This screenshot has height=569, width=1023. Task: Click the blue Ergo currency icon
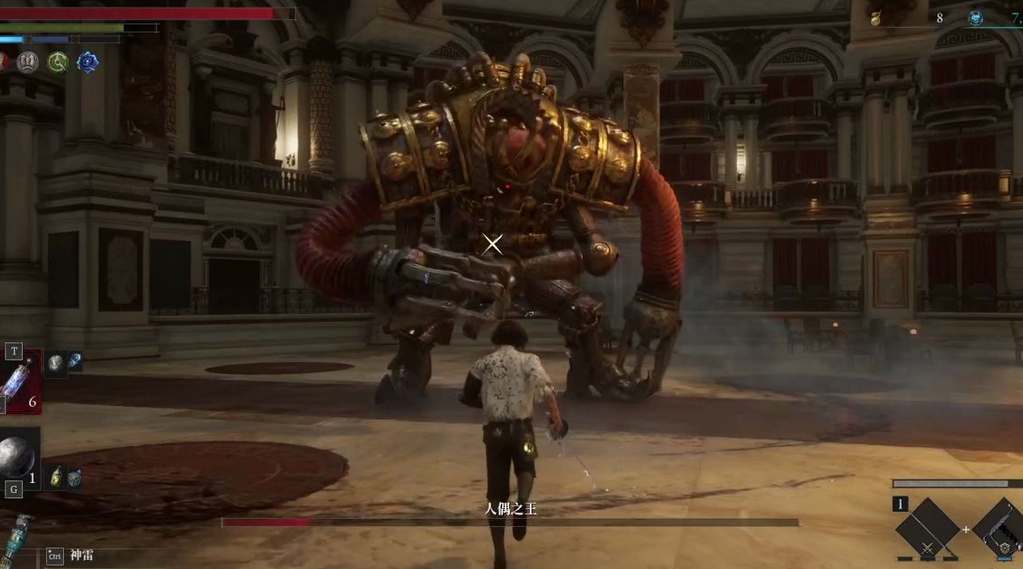point(975,18)
